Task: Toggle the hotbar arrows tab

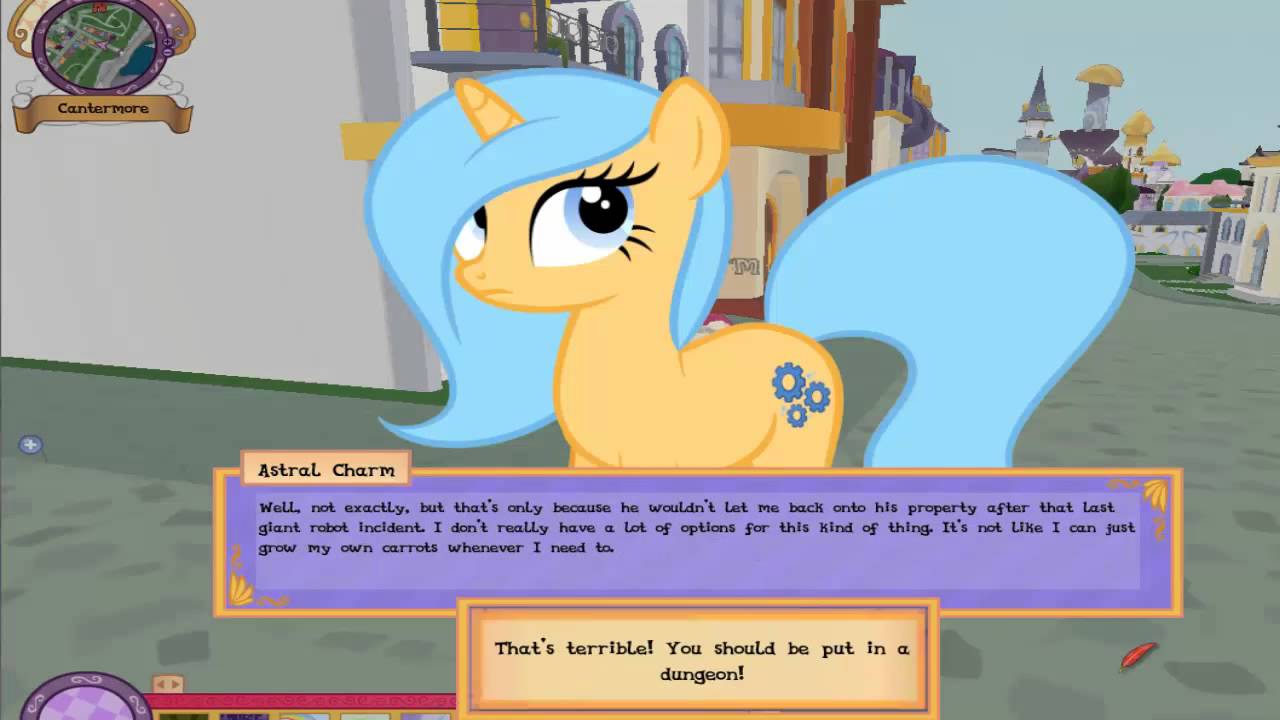Action: point(168,684)
